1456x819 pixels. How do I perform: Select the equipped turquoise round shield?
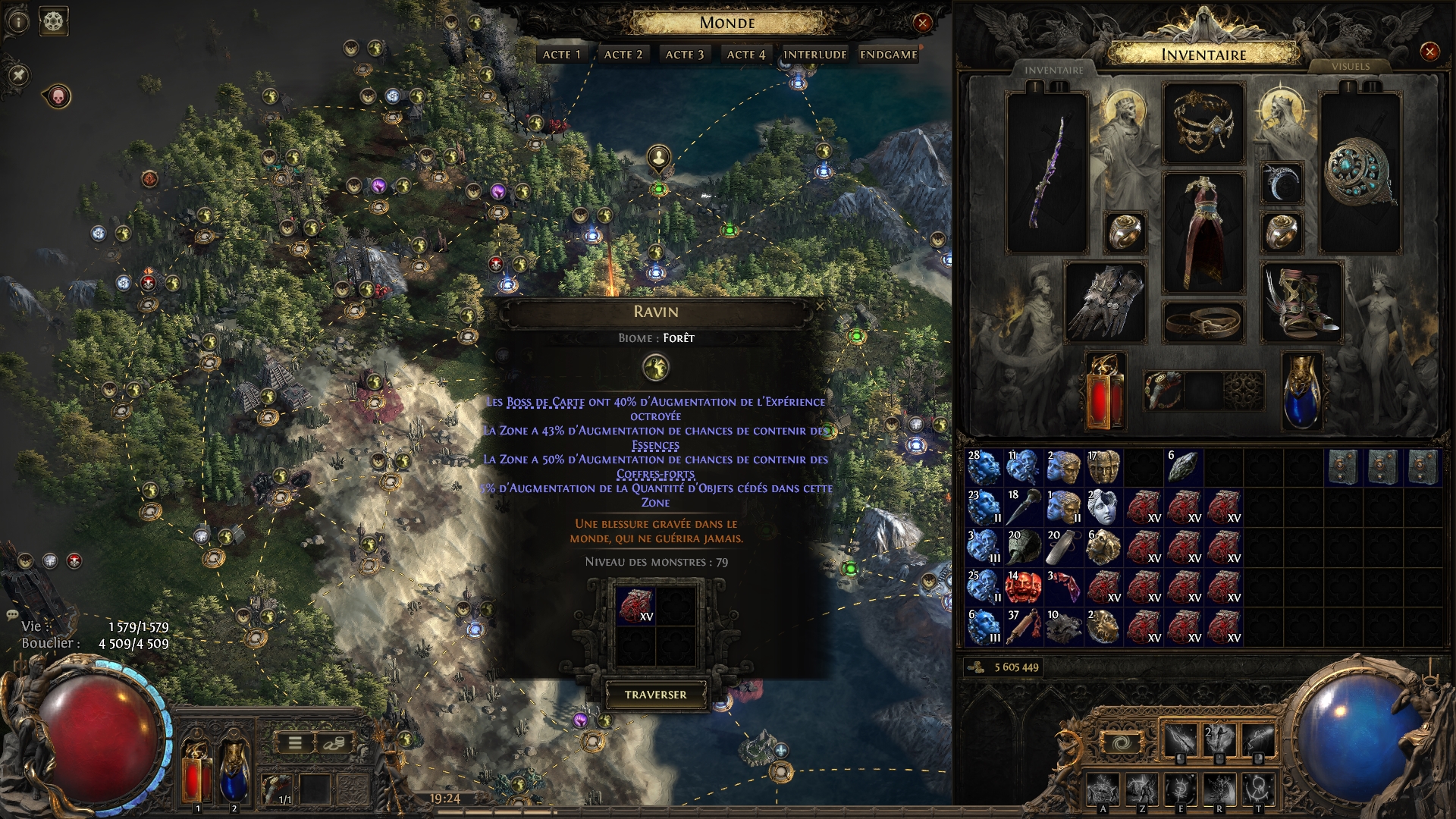[1360, 173]
